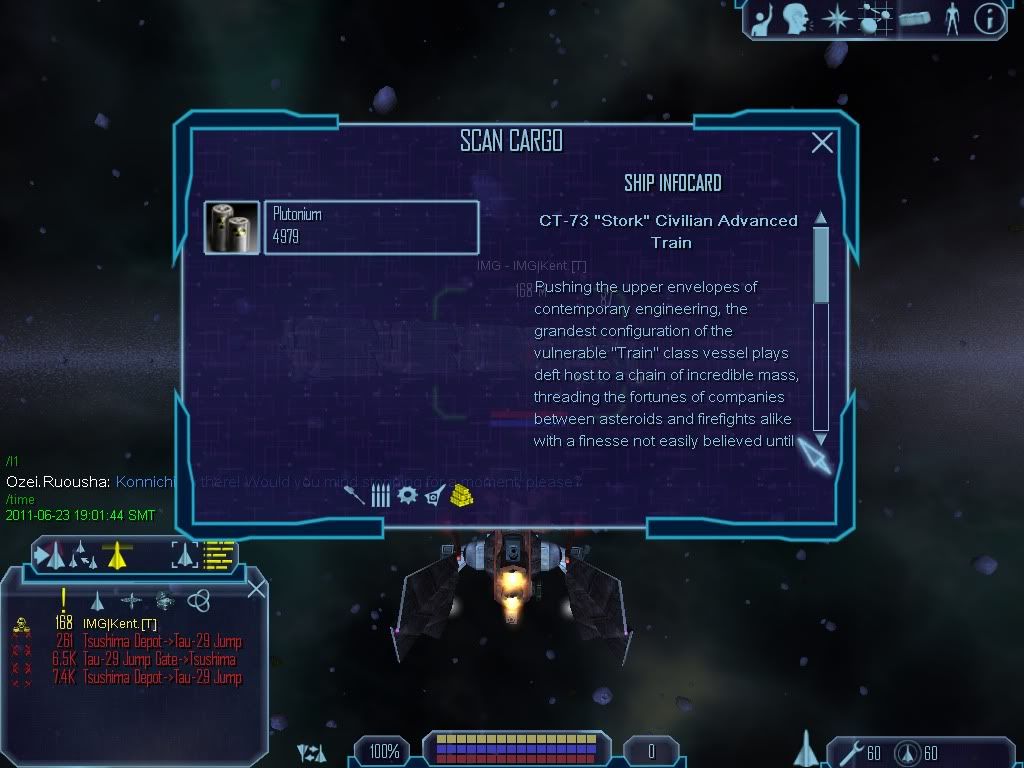Viewport: 1024px width, 768px height.
Task: Close the Scan Cargo window
Action: (822, 143)
